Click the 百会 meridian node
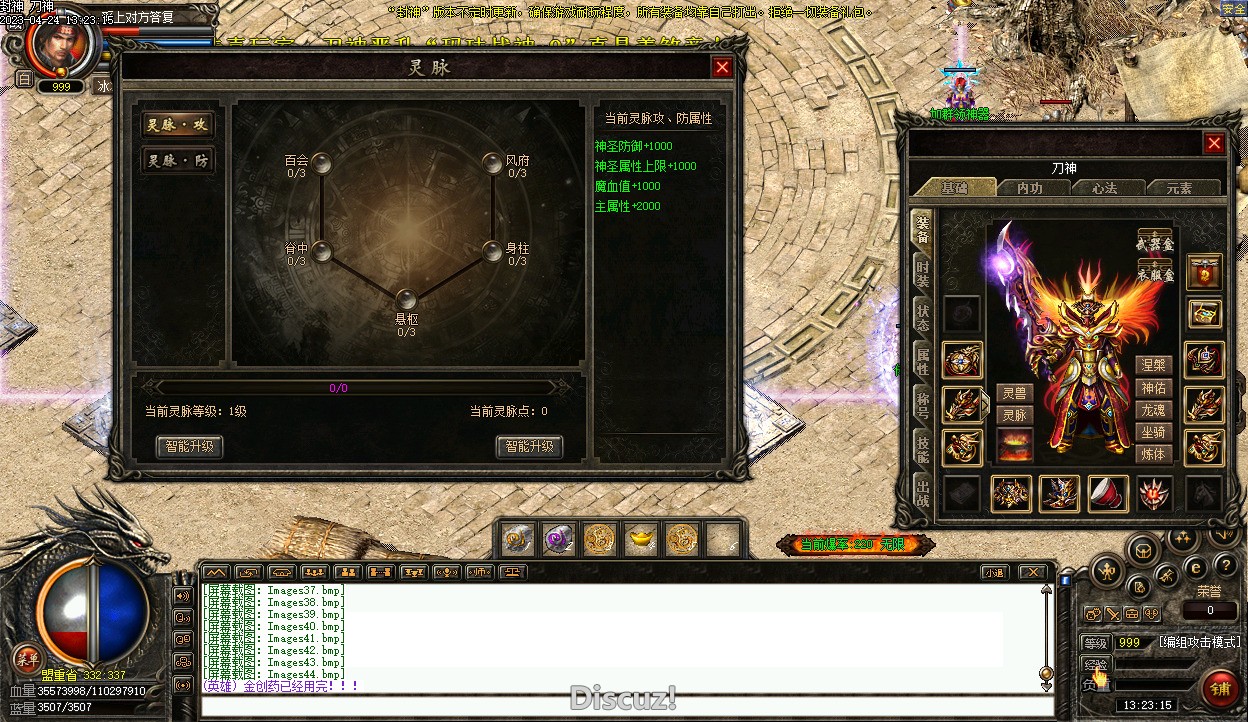This screenshot has height=722, width=1248. [322, 163]
